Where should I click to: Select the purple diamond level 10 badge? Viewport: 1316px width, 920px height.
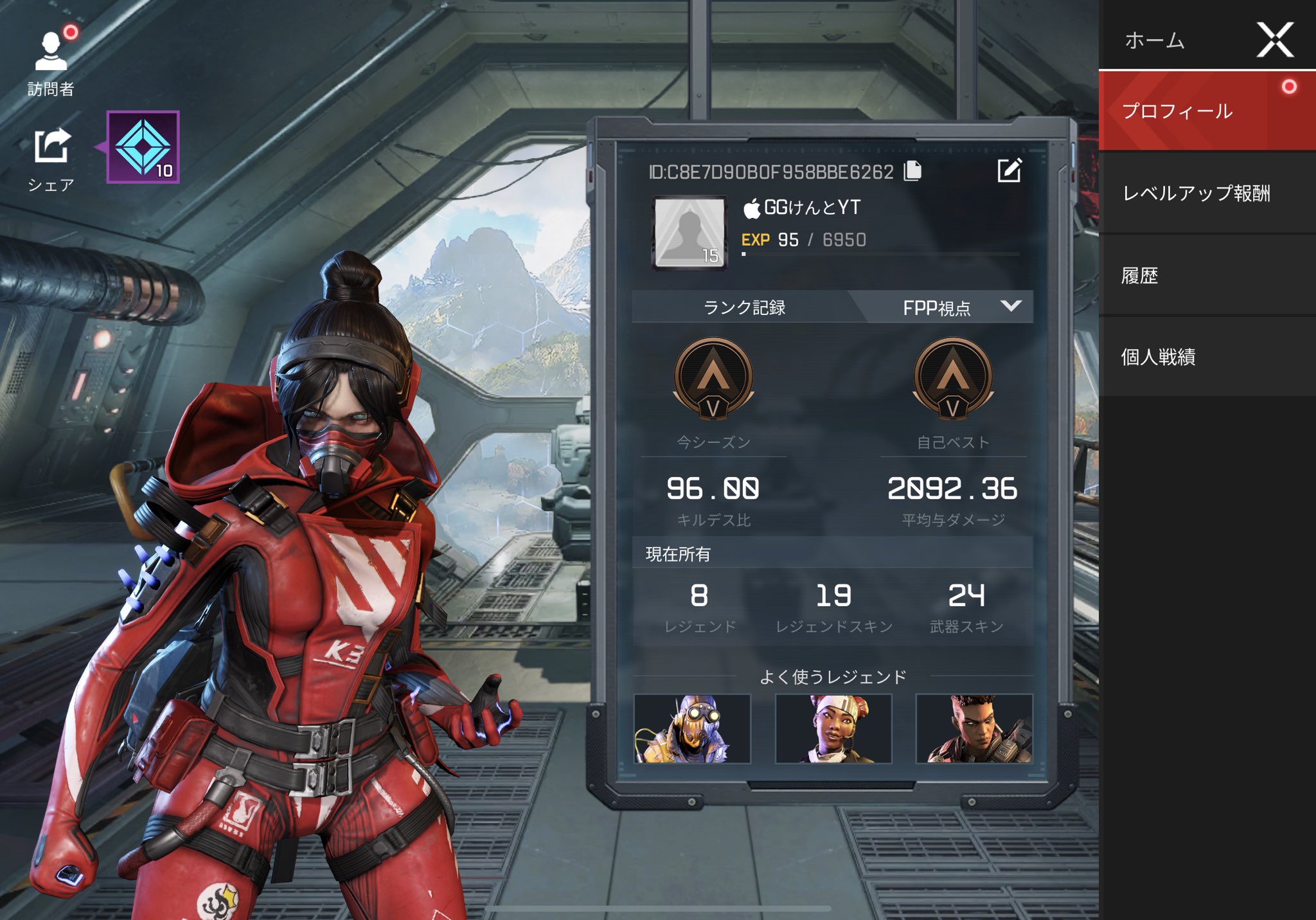143,147
